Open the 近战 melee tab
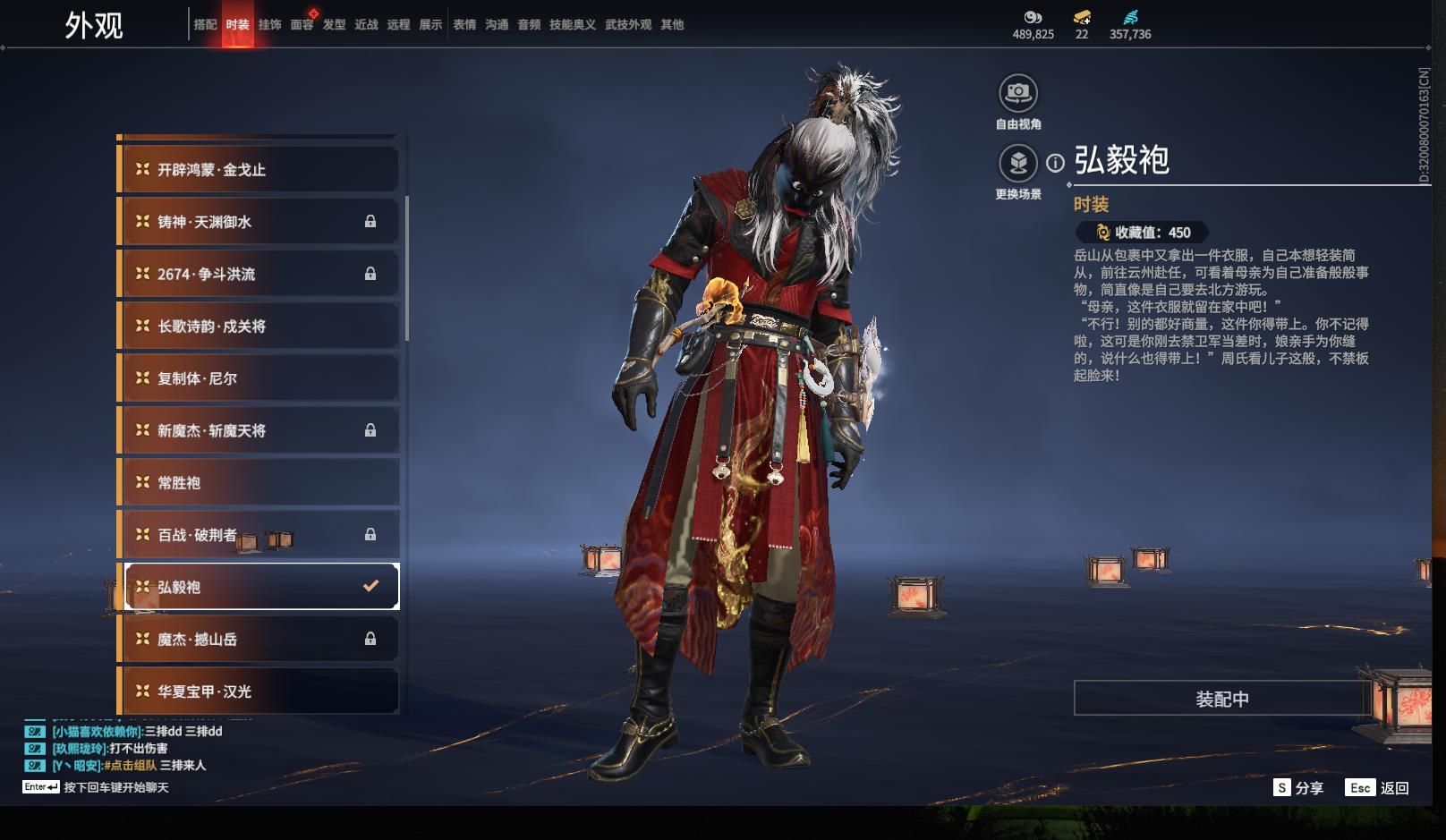 [366, 25]
